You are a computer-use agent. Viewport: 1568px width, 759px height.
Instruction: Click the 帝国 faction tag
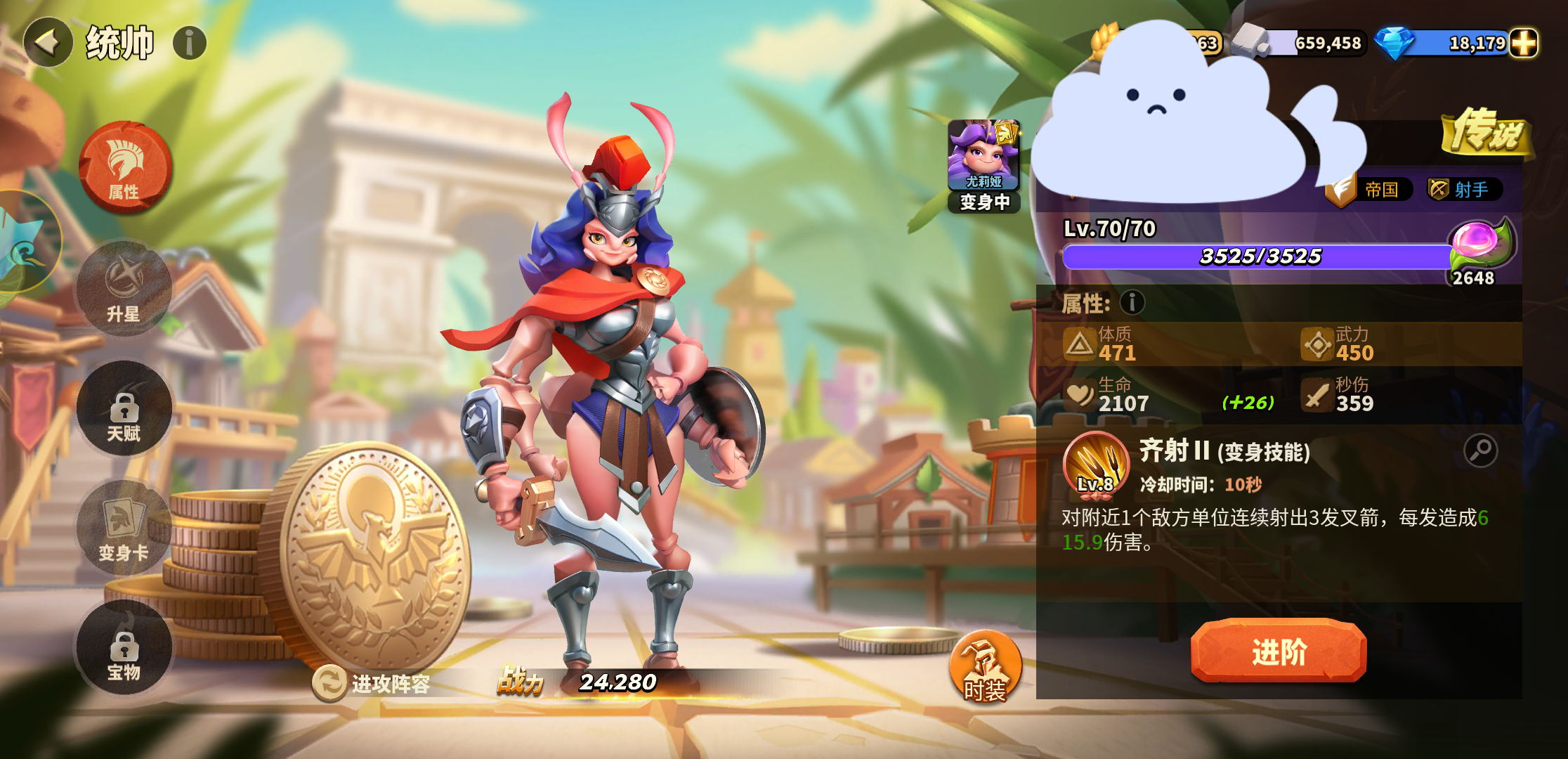1371,189
